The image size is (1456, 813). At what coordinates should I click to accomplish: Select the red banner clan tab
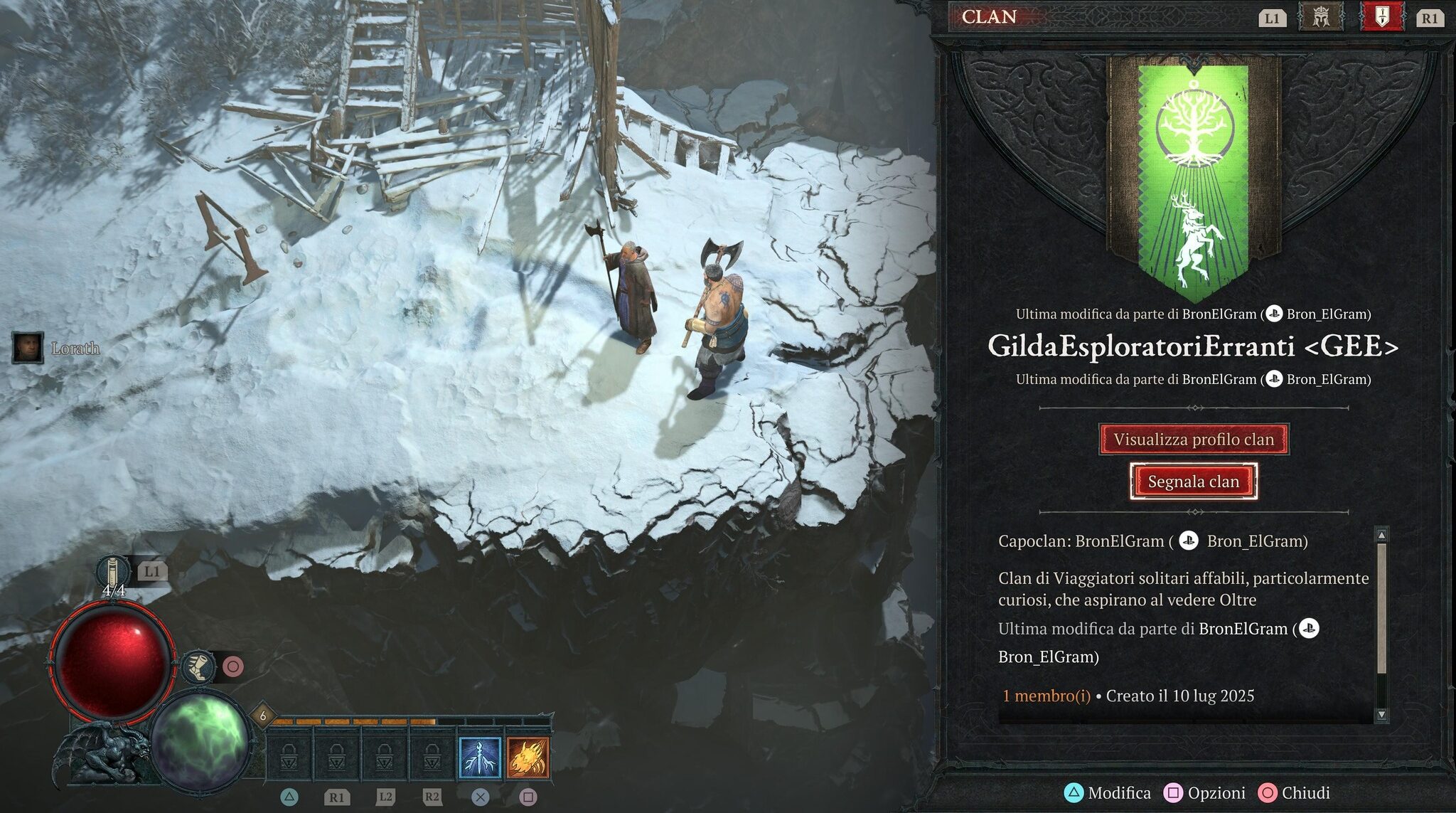(1381, 17)
